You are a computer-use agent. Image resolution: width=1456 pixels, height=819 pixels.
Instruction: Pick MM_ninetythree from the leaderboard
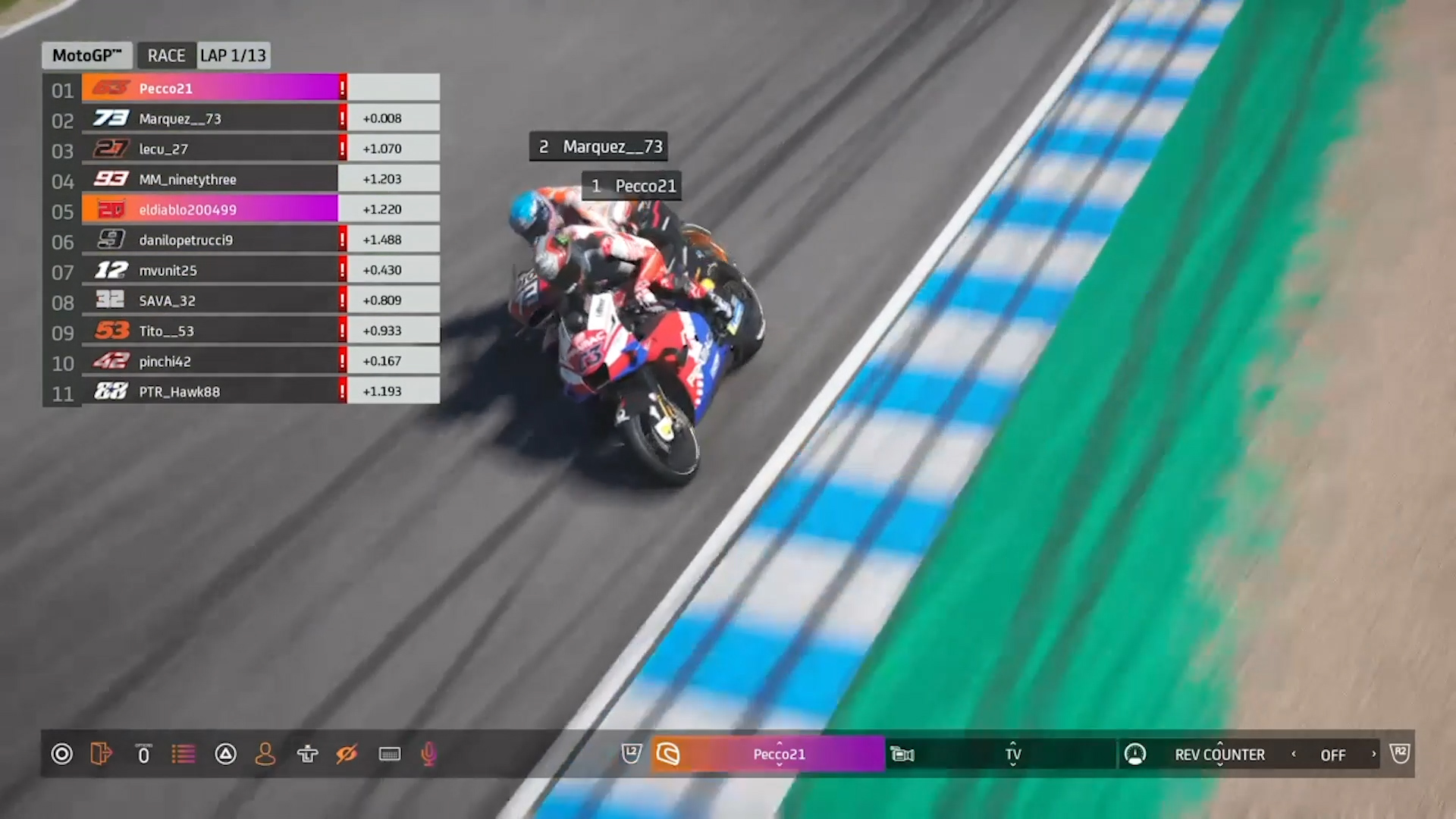(x=212, y=179)
